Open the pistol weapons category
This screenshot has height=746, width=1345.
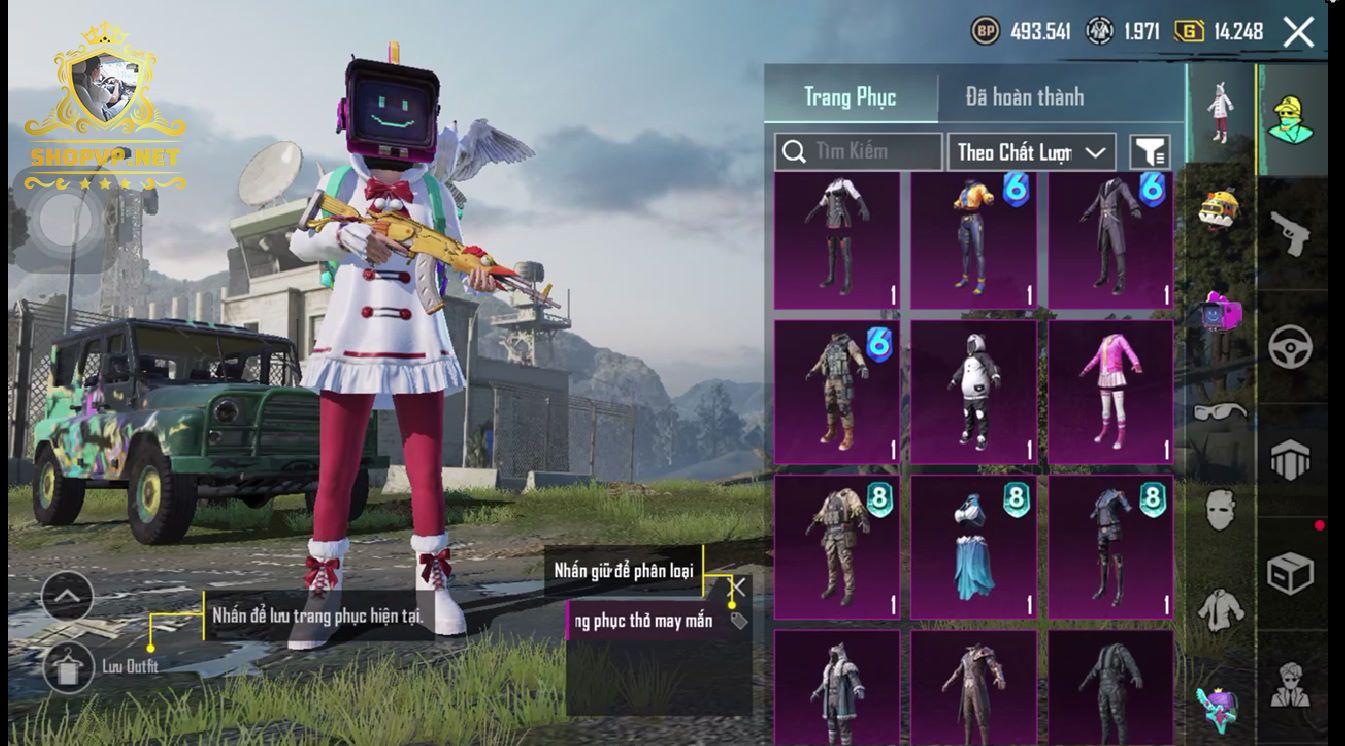tap(1290, 233)
